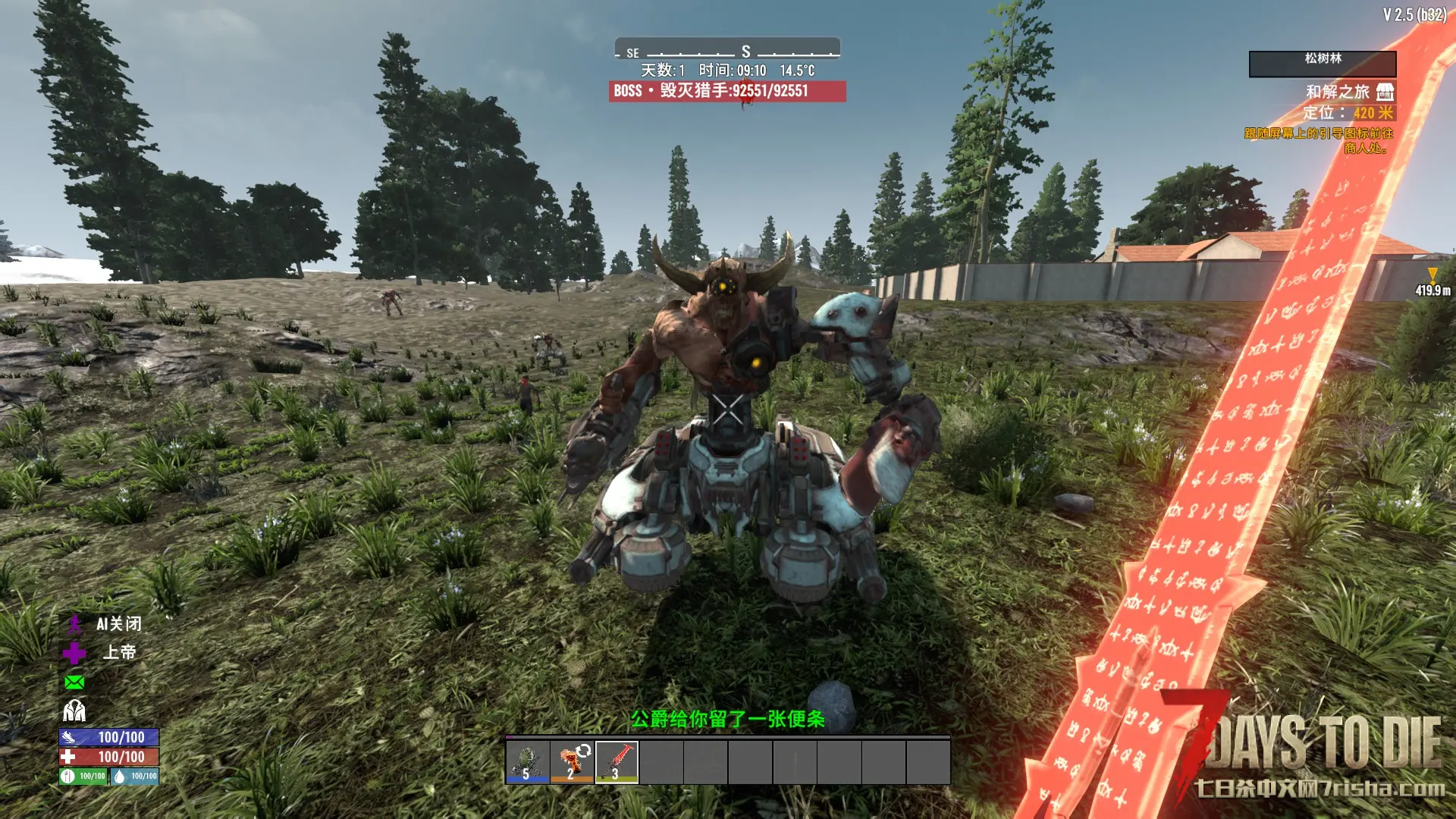Click the 上帝 purple cross buff icon
The image size is (1456, 819).
click(74, 653)
